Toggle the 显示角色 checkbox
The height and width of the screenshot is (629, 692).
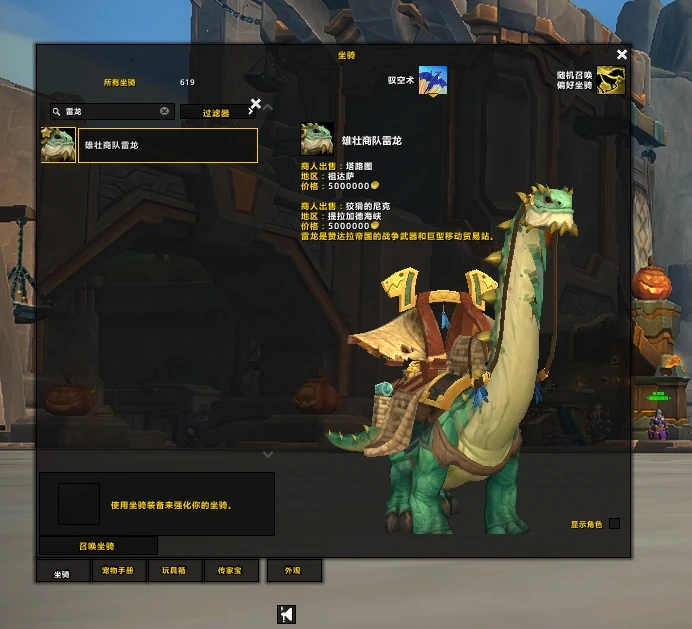coord(614,523)
